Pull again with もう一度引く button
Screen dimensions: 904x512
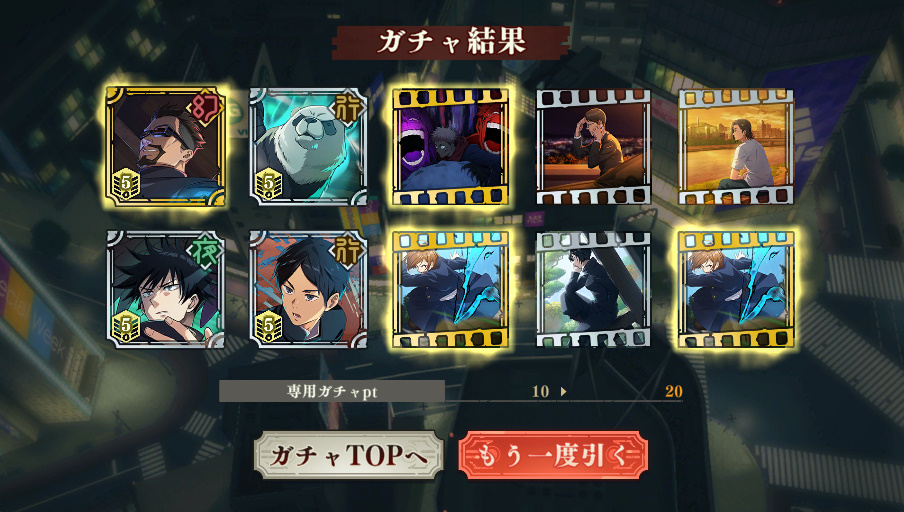pos(553,455)
